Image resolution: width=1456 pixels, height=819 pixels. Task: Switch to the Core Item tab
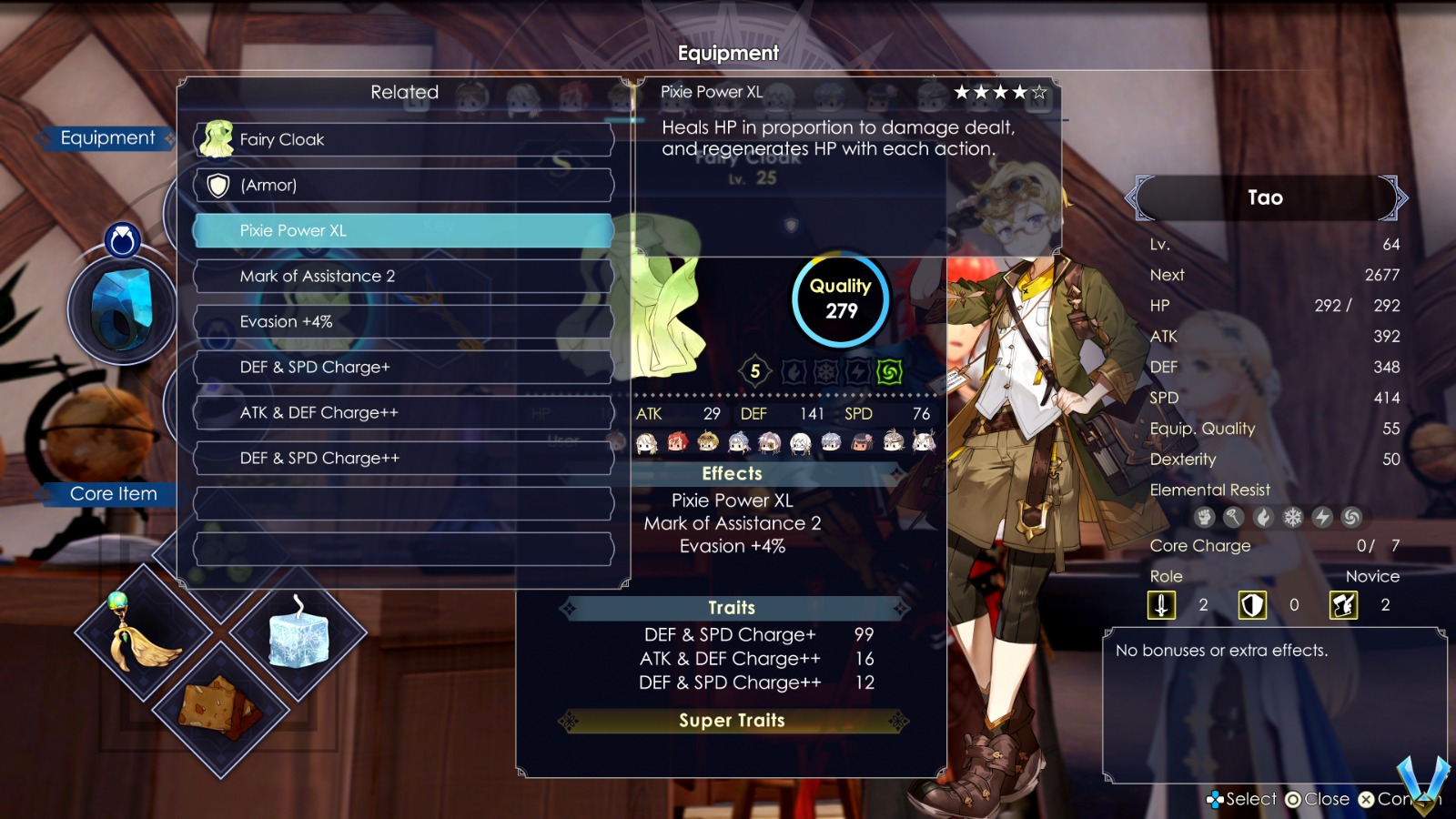coord(113,493)
